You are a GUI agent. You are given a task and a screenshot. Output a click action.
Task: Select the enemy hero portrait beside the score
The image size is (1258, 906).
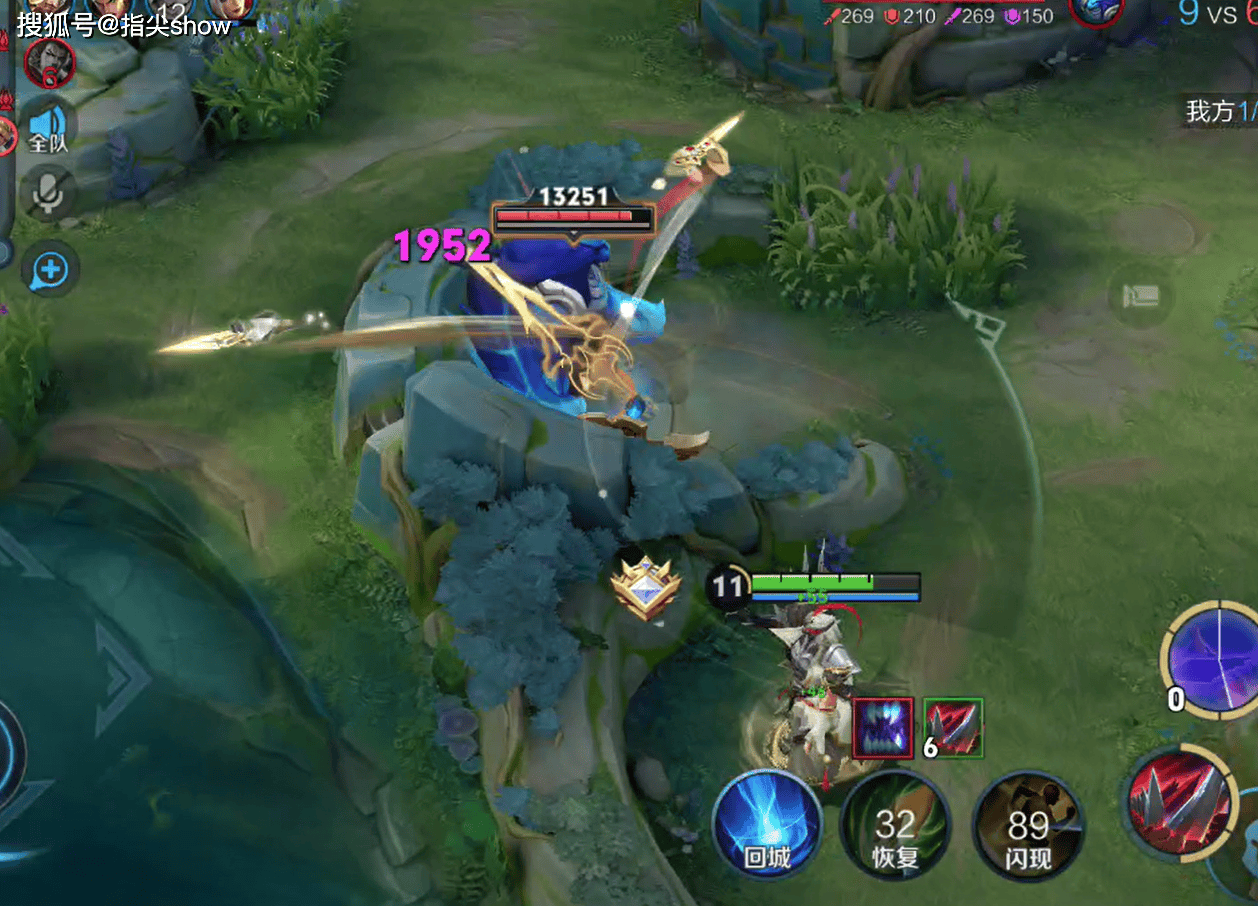tap(1095, 12)
